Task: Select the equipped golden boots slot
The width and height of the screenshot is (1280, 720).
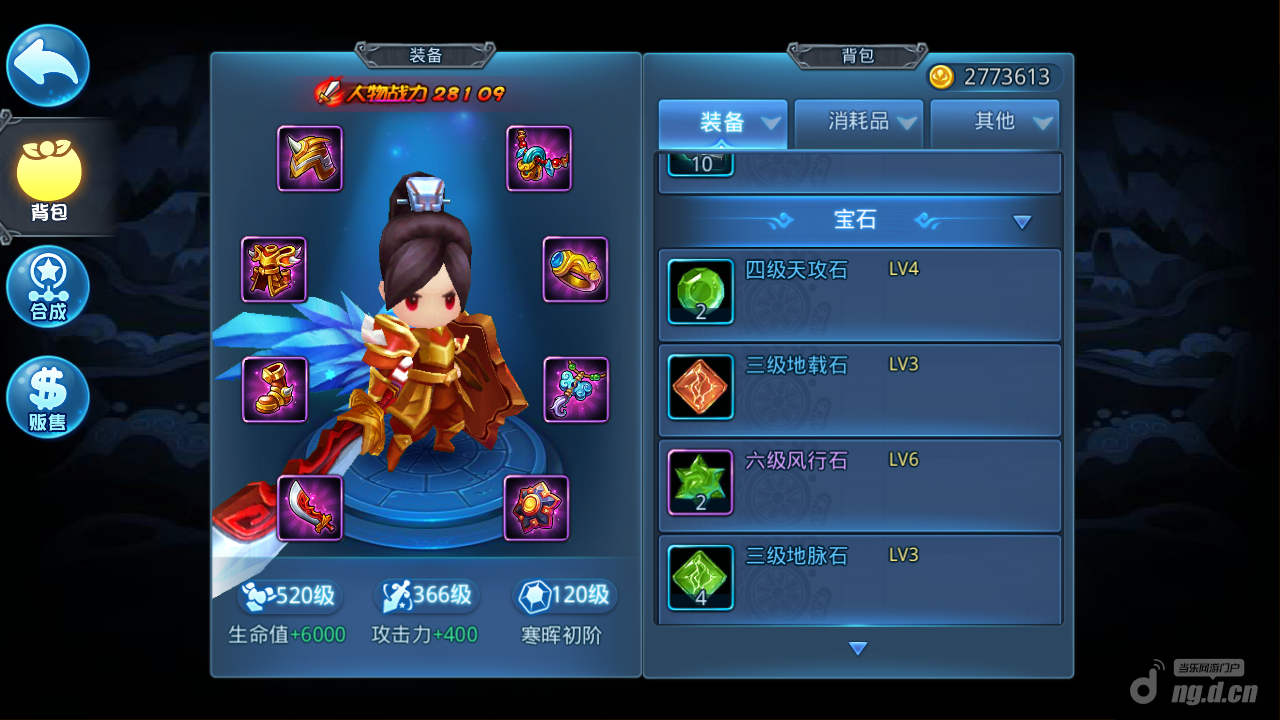Action: pyautogui.click(x=275, y=389)
